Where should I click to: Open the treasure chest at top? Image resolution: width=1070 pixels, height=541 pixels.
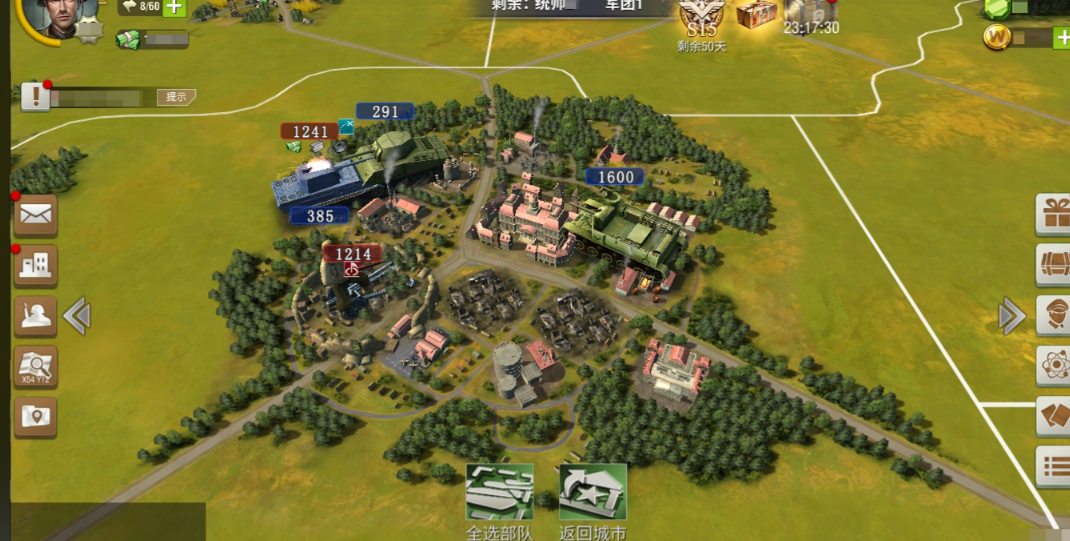tap(756, 15)
